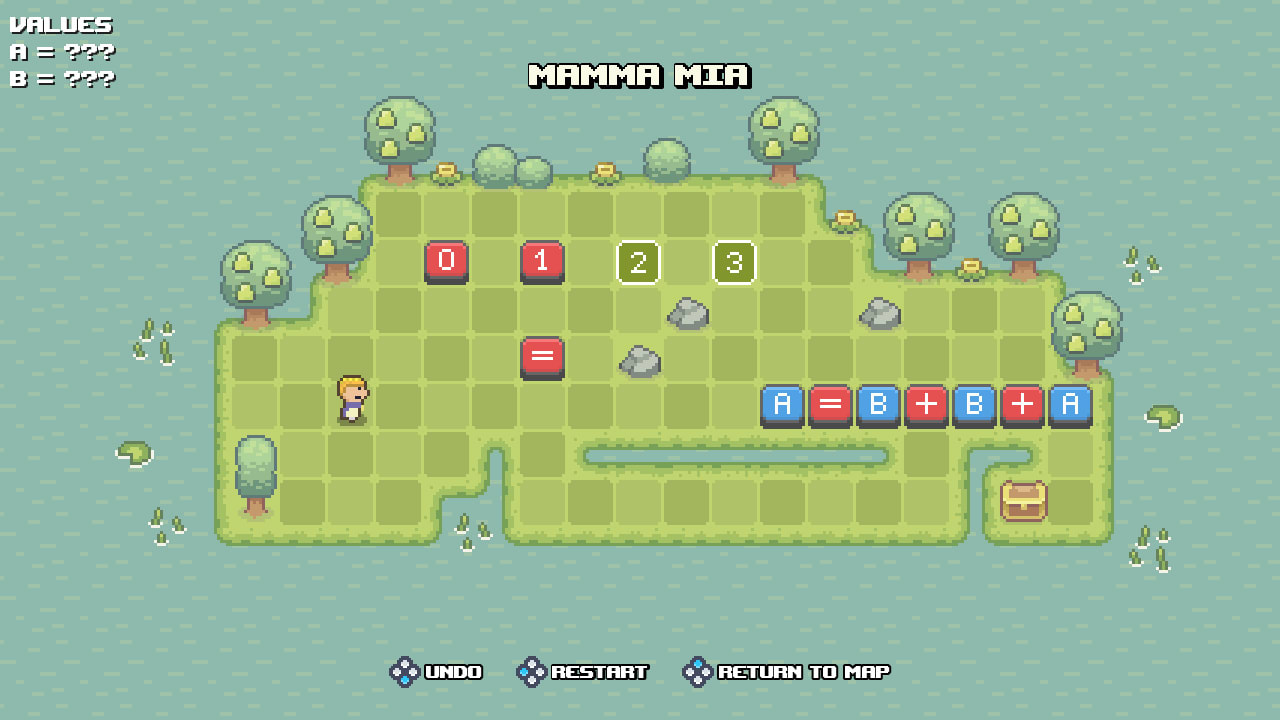Pick the olive number 2 tile
The image size is (1280, 720).
coord(639,263)
